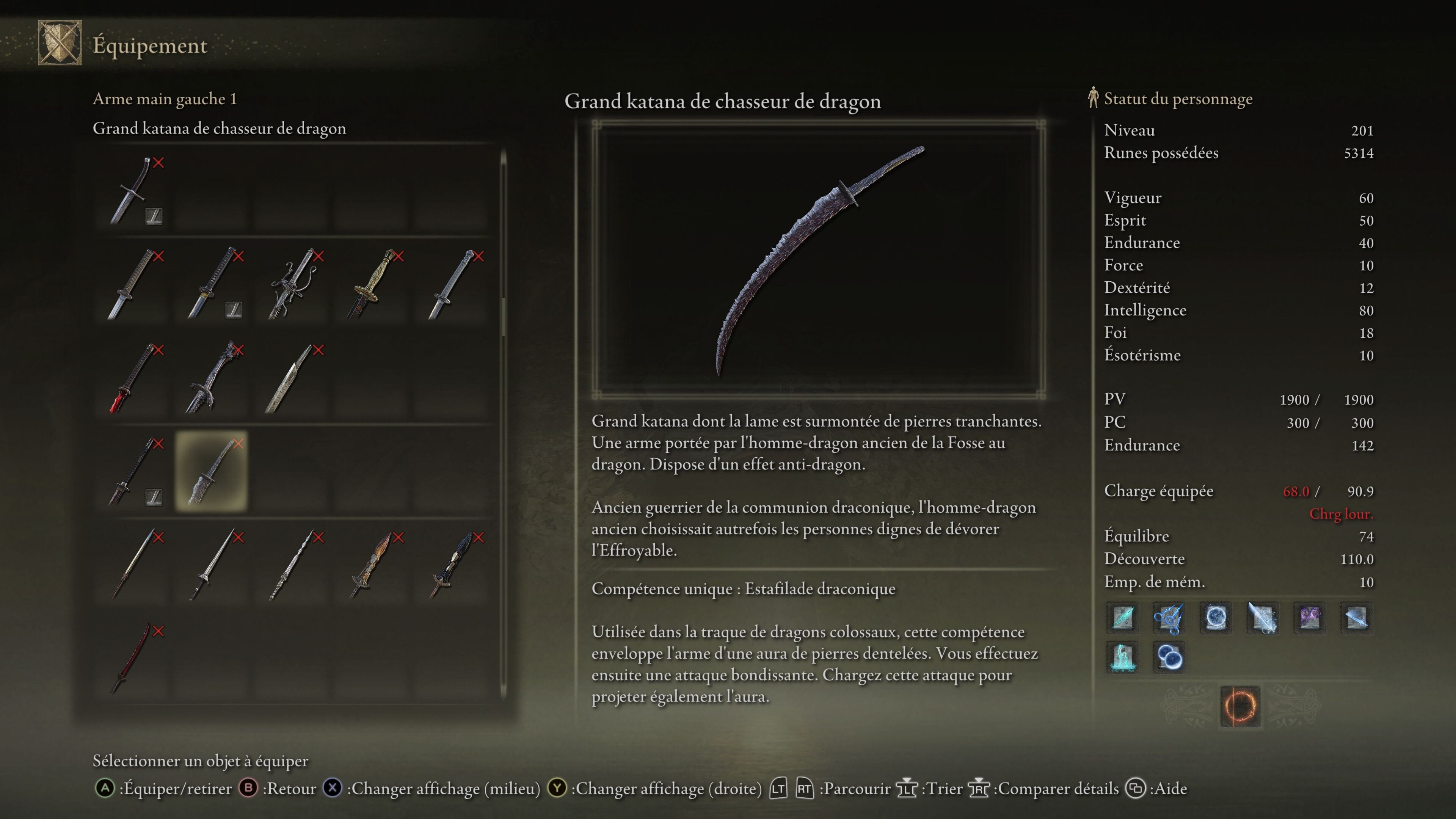The image size is (1456, 819).
Task: Click the red X on the red-hilted katana
Action: pyautogui.click(x=159, y=350)
